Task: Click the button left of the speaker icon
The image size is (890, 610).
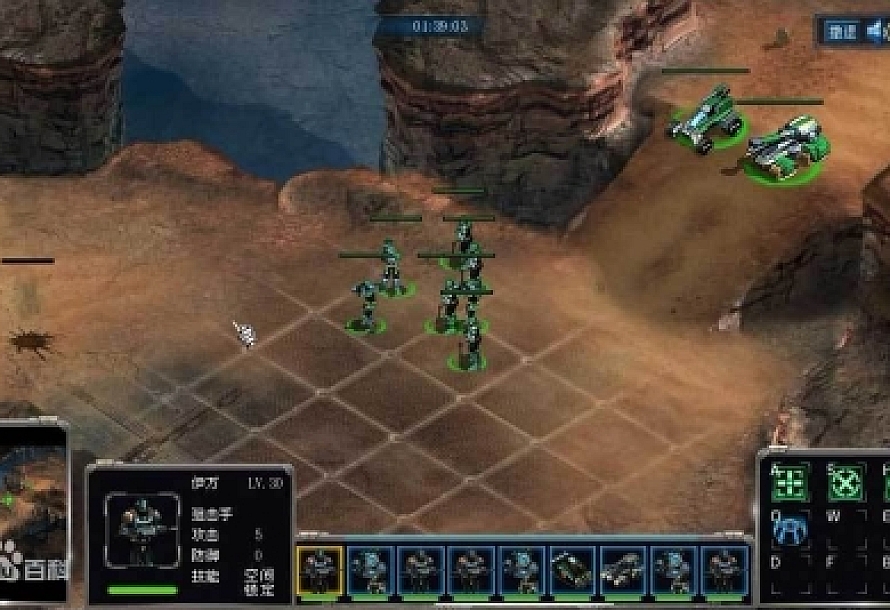Action: pos(840,31)
